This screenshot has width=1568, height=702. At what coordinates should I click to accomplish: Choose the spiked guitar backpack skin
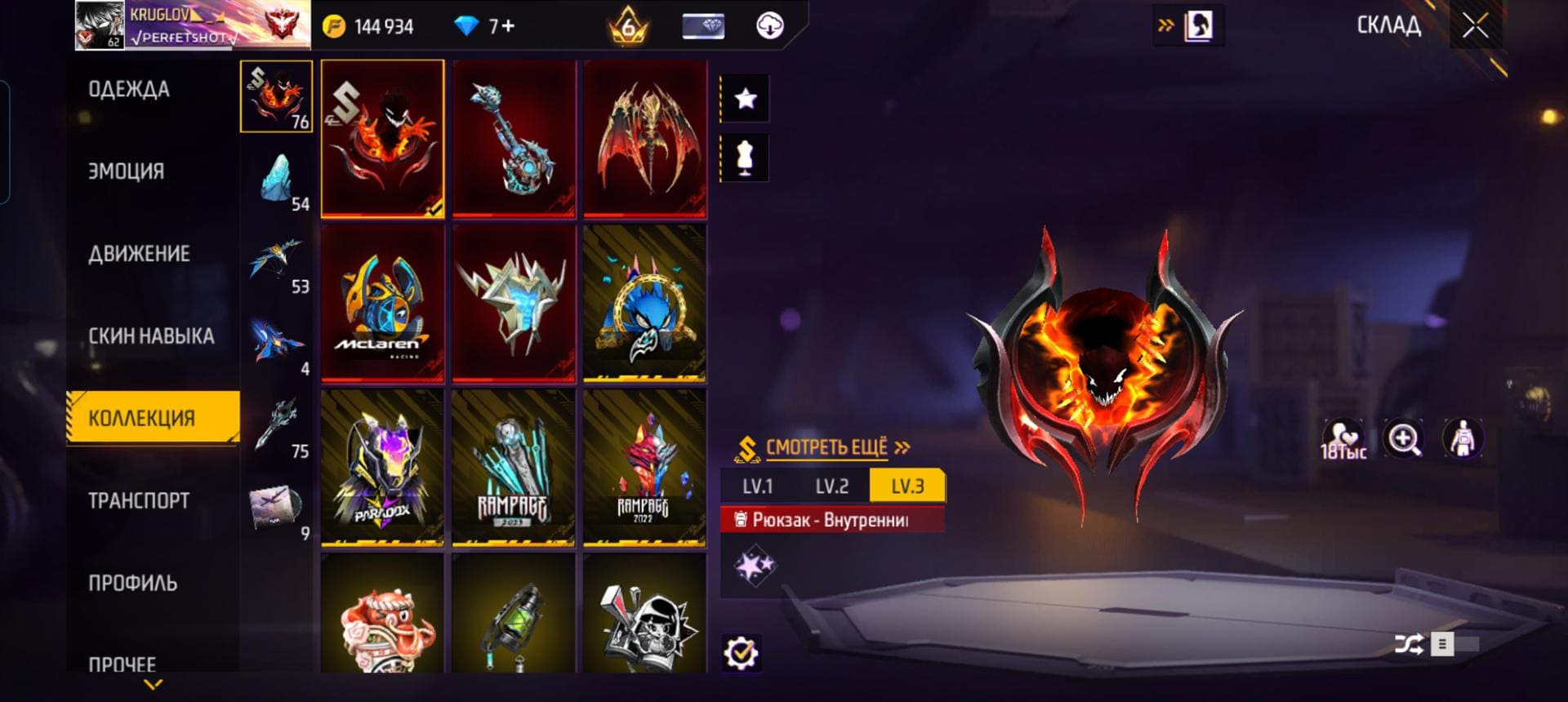[x=513, y=139]
